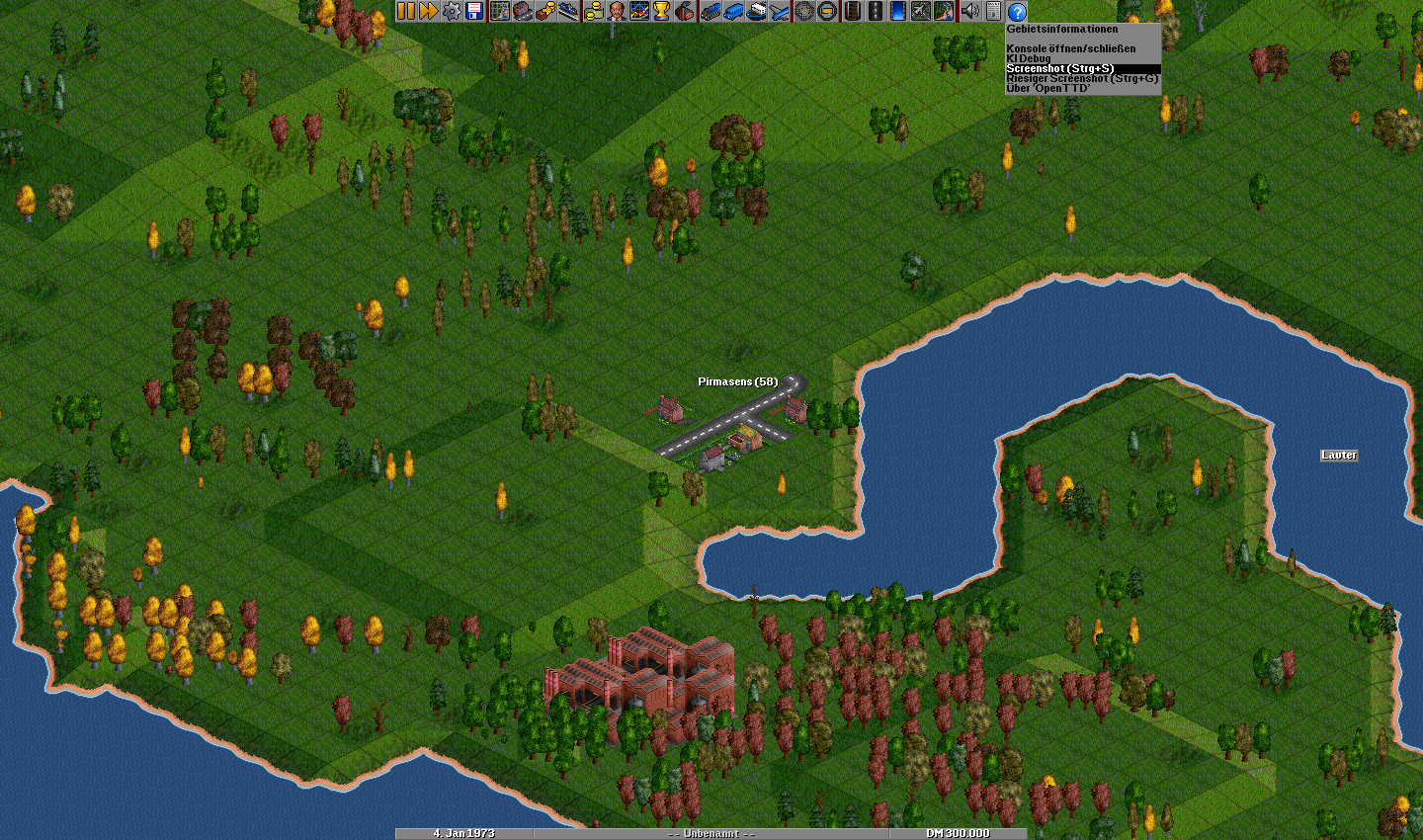Open the aircraft list airplane icon
The image size is (1423, 840).
780,11
